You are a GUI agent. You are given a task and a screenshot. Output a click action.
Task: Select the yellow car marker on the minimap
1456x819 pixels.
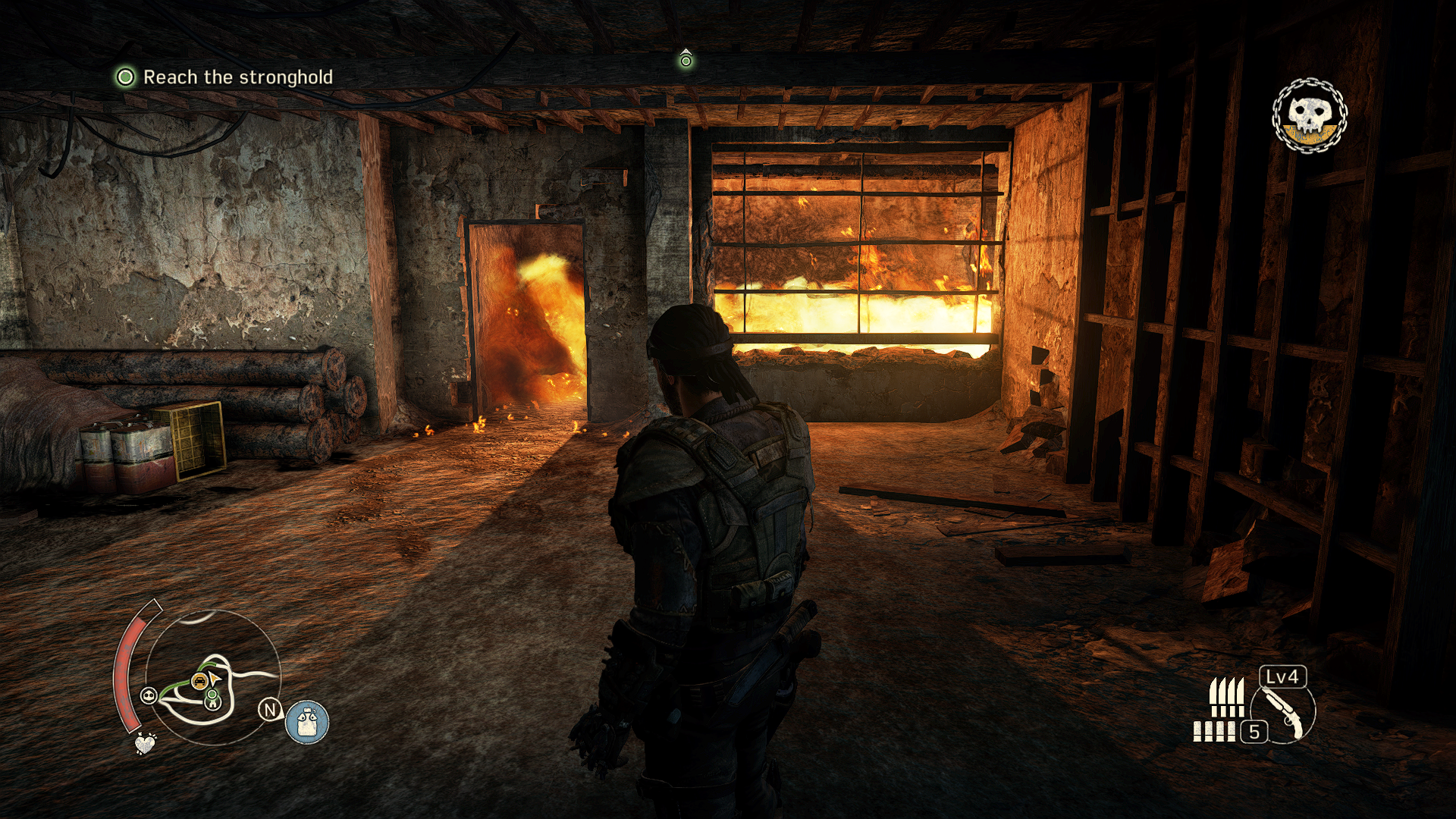click(199, 680)
